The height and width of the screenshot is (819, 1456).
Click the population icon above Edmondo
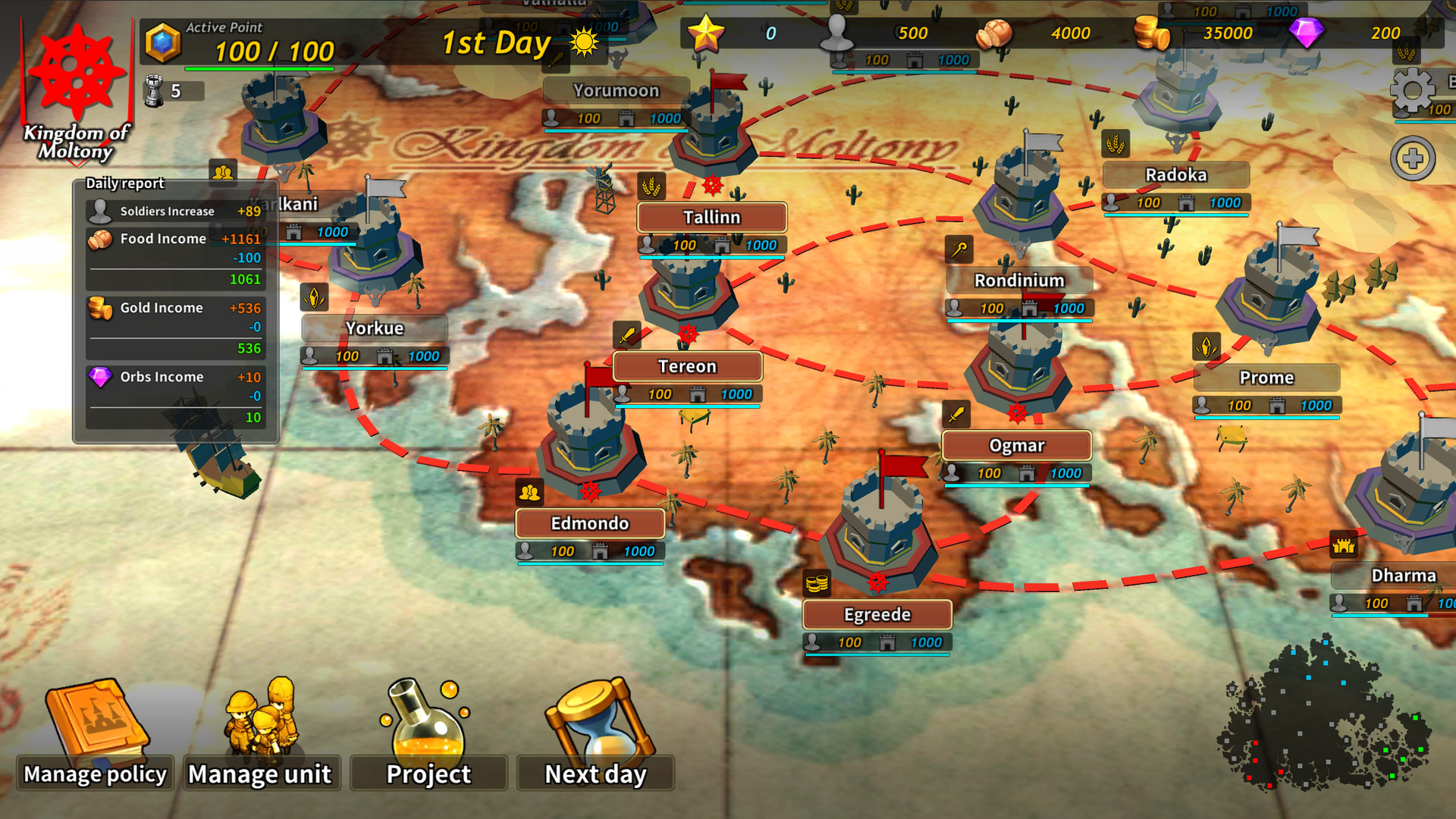(531, 493)
